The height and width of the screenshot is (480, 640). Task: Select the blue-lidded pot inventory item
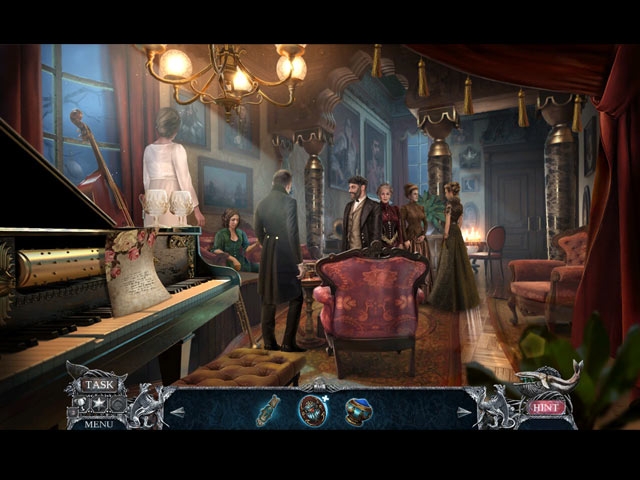coord(358,410)
